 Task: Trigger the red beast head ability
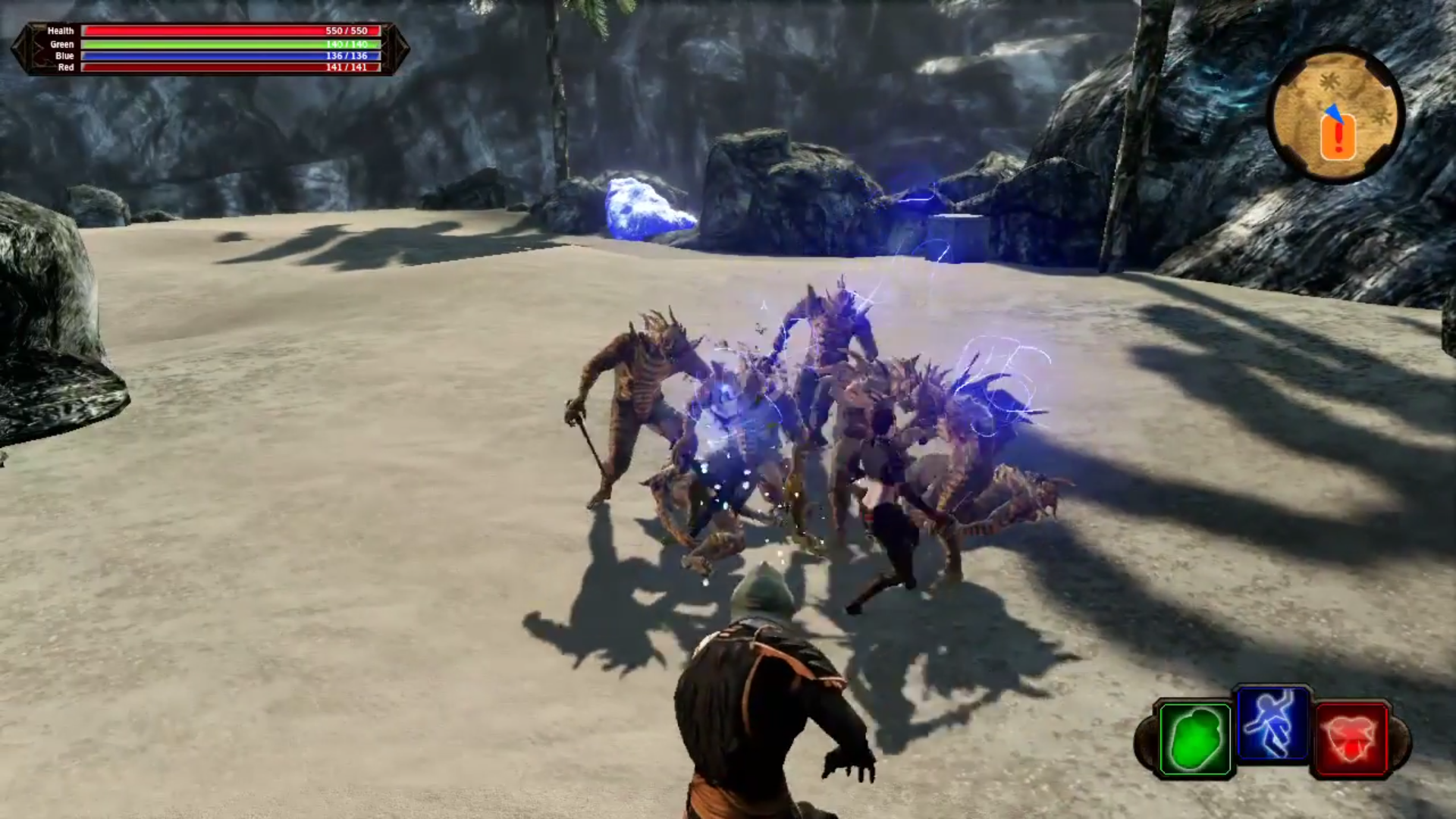click(x=1351, y=739)
